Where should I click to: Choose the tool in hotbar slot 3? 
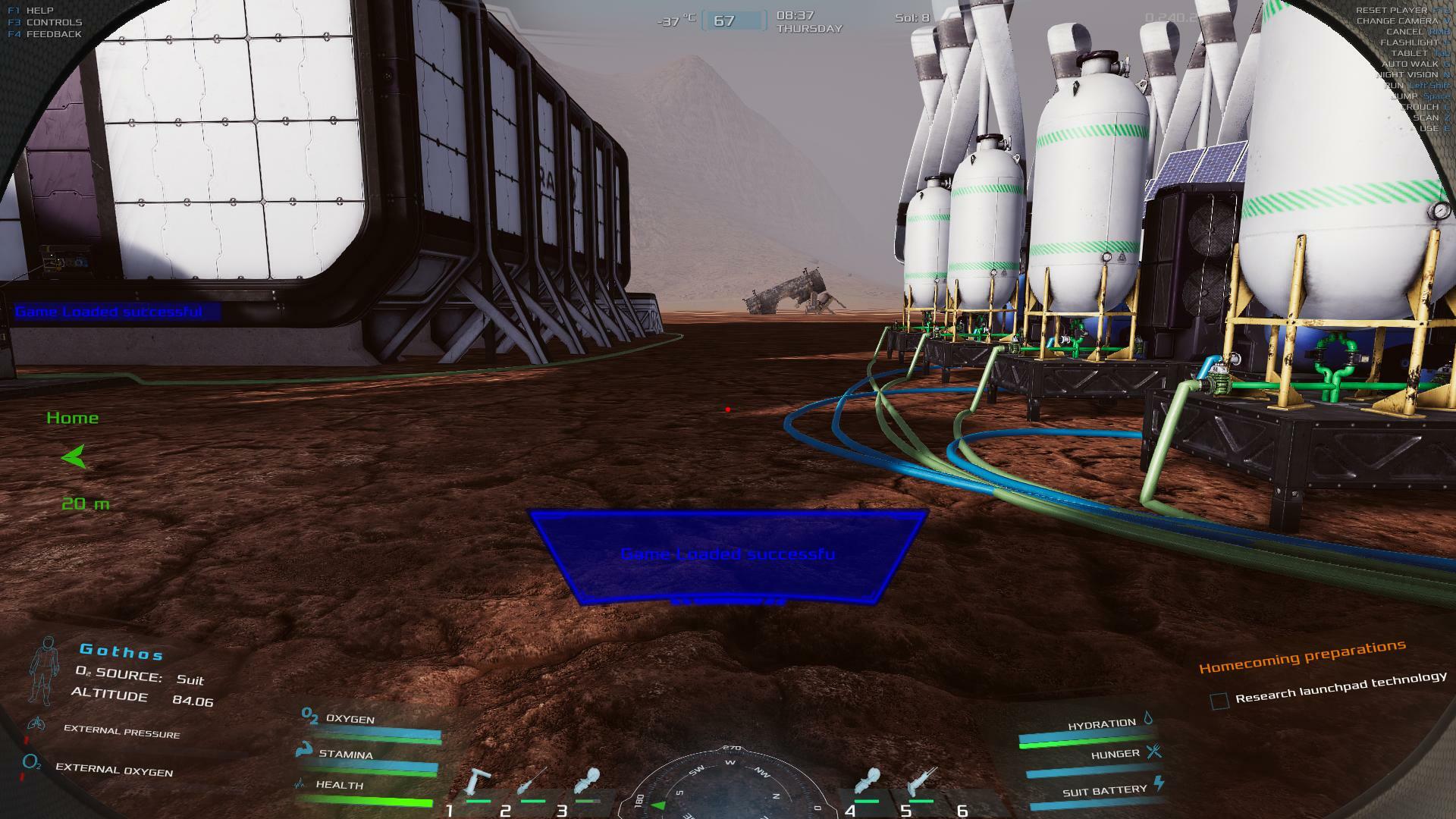coord(588,781)
